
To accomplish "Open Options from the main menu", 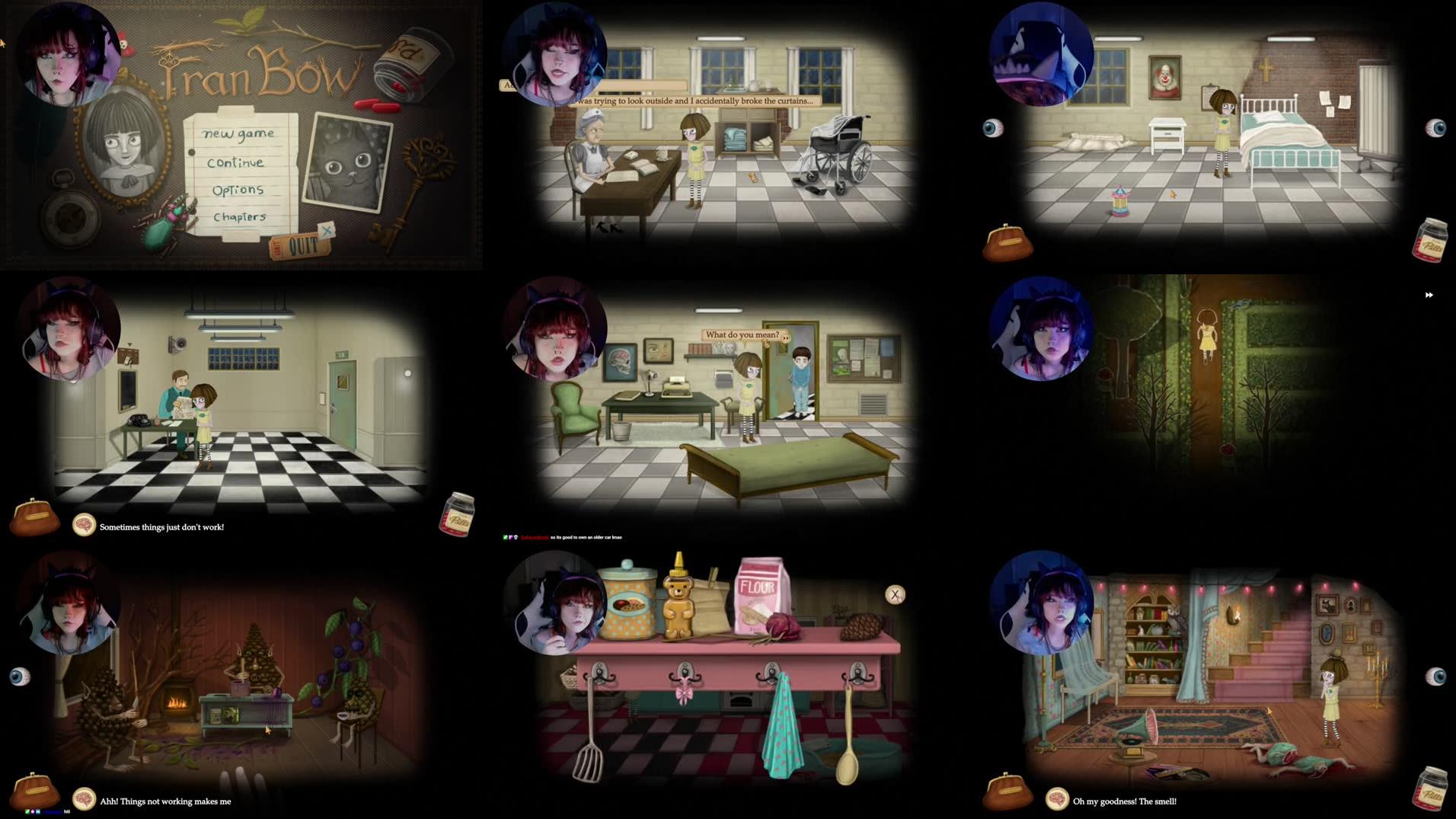I will coord(236,190).
